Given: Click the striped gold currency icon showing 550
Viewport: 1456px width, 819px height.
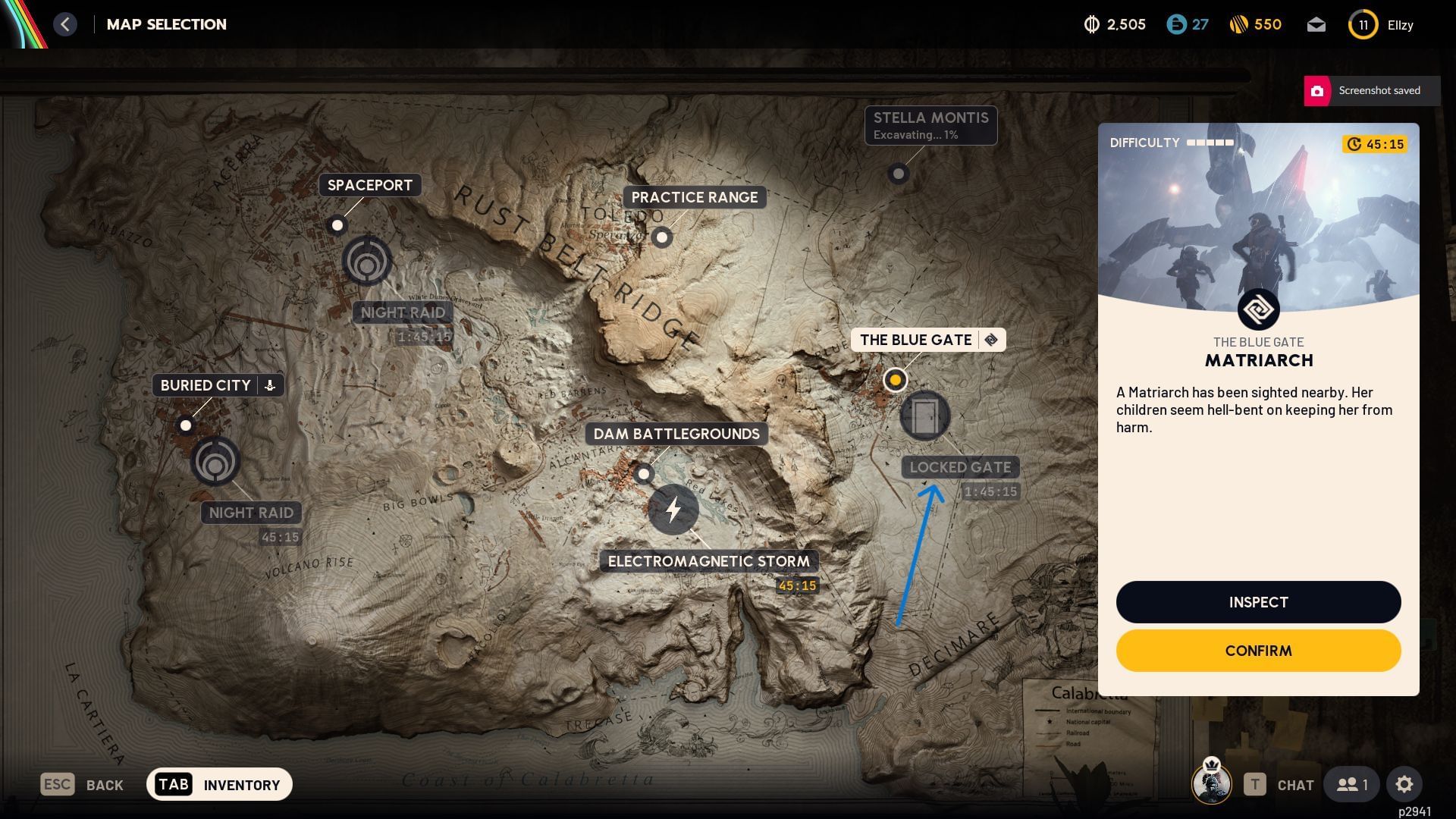Looking at the screenshot, I should point(1239,24).
